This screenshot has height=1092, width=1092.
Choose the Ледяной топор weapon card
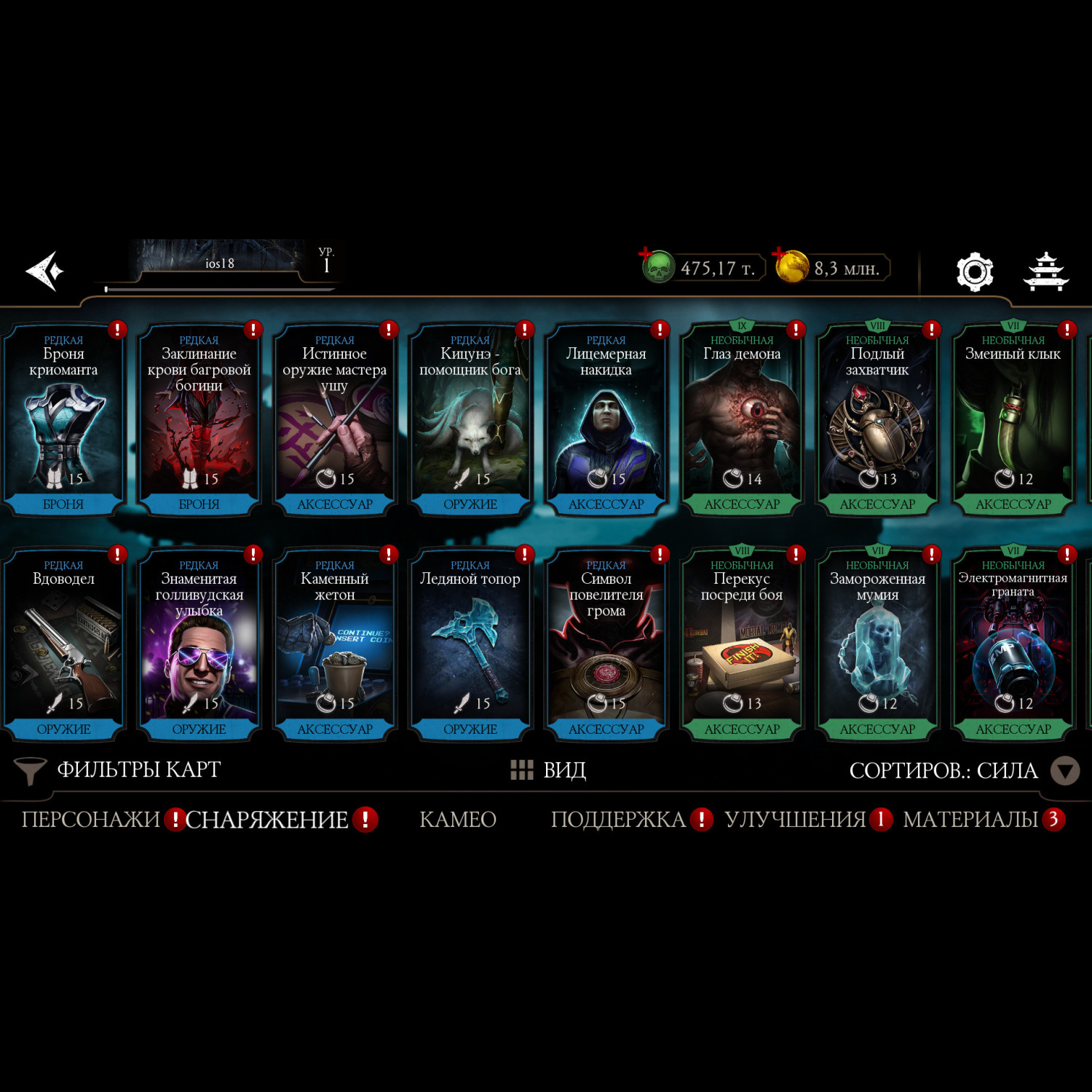point(470,645)
